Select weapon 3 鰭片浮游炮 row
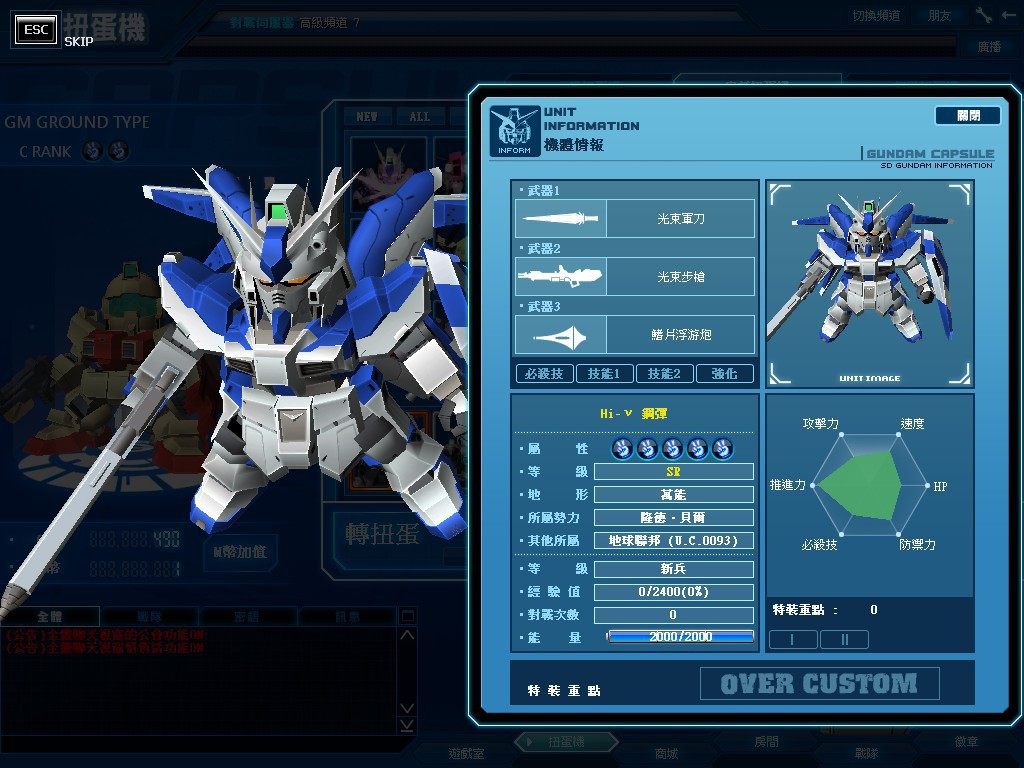1024x768 pixels. point(635,334)
